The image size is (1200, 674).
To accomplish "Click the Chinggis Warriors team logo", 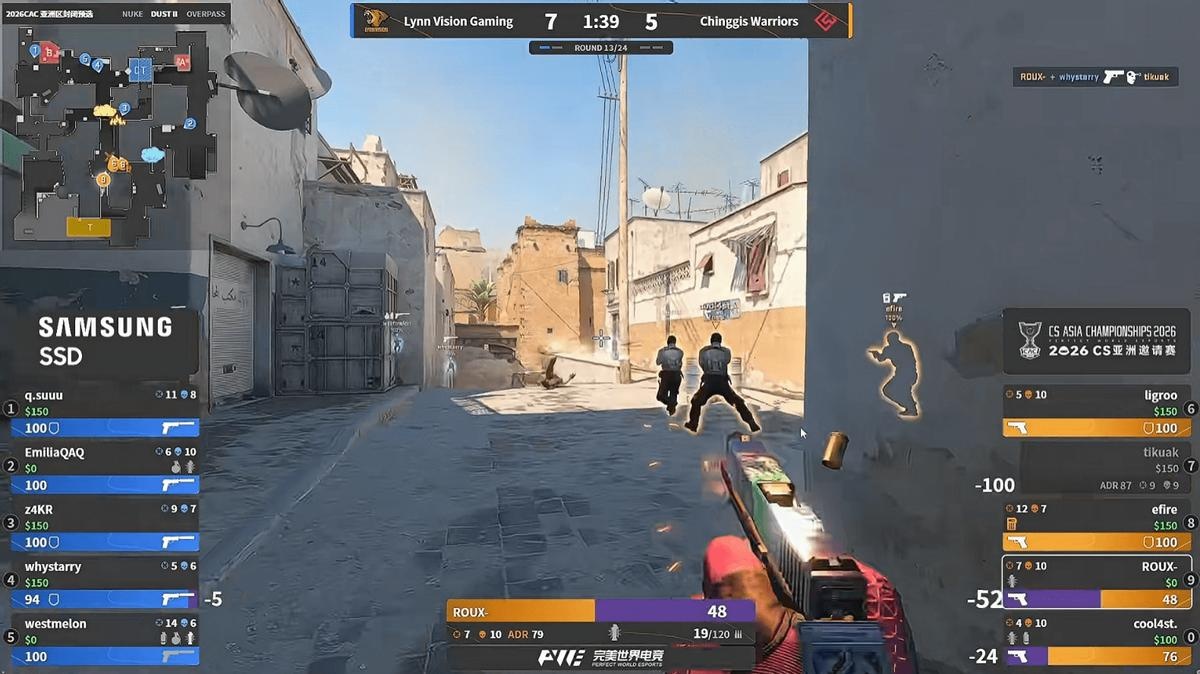I will 825,21.
